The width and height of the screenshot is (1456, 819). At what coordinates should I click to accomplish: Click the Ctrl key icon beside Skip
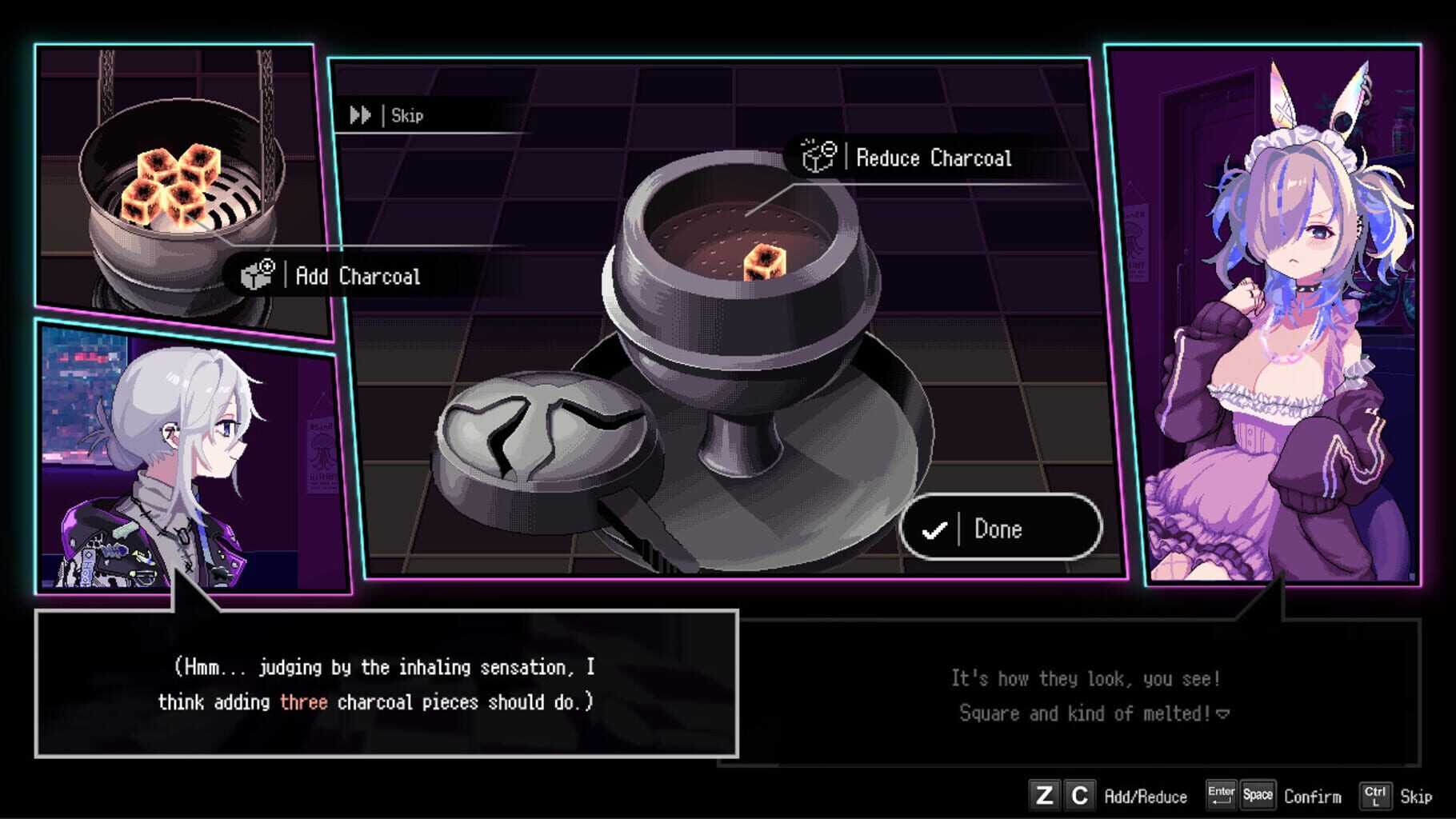(1375, 796)
